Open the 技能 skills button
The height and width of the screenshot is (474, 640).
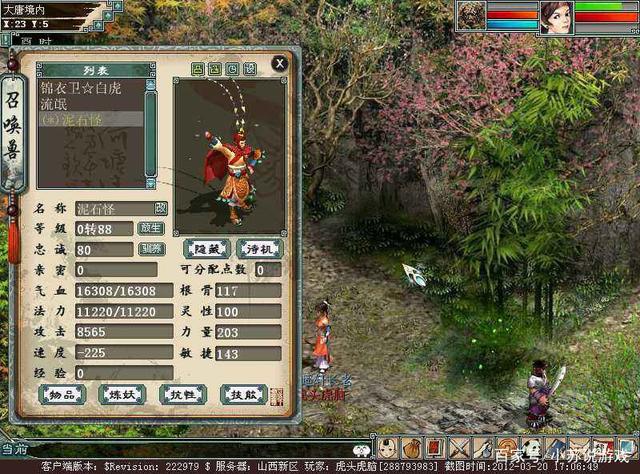[242, 394]
